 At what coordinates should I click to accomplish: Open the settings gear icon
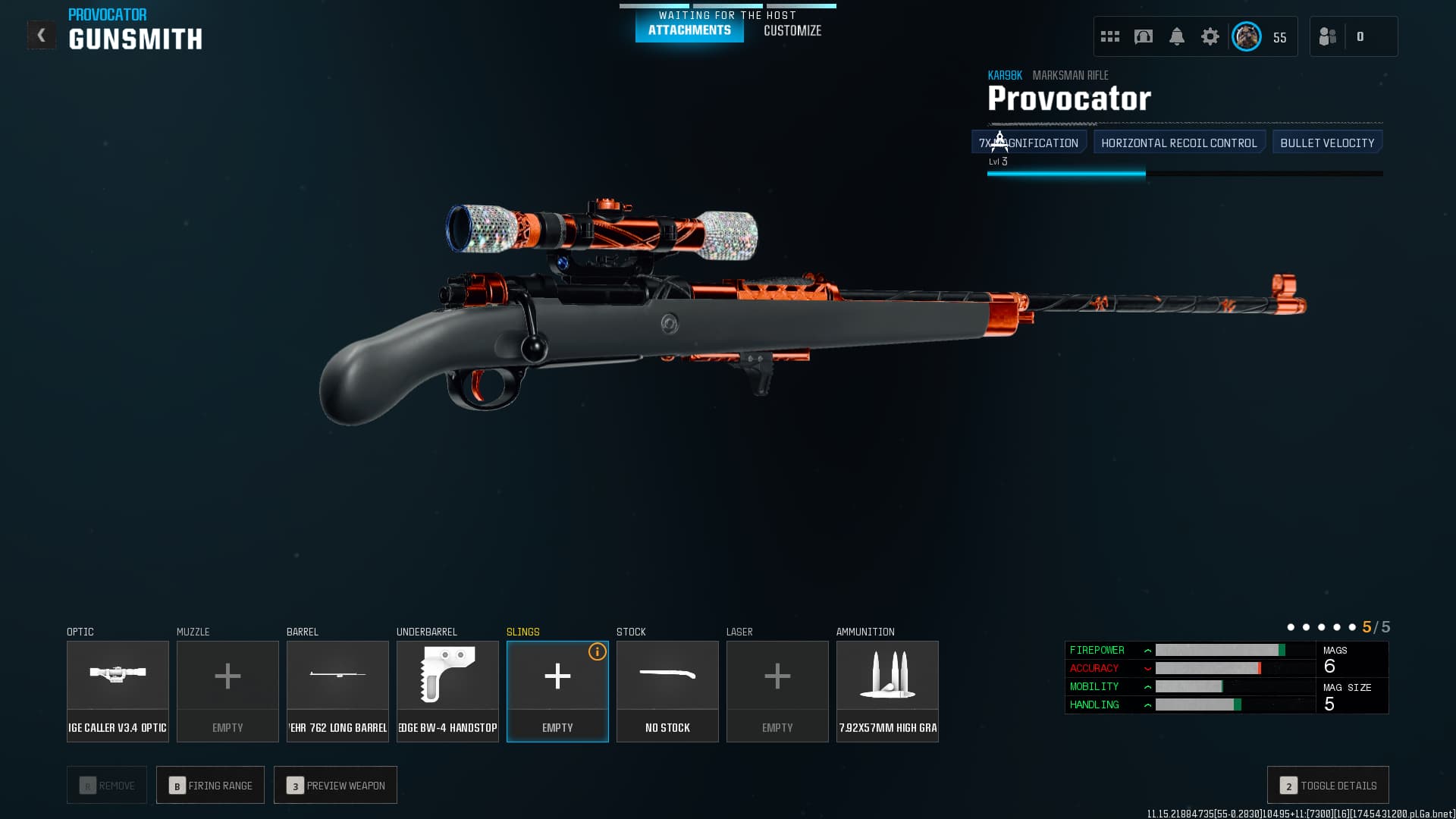point(1210,36)
